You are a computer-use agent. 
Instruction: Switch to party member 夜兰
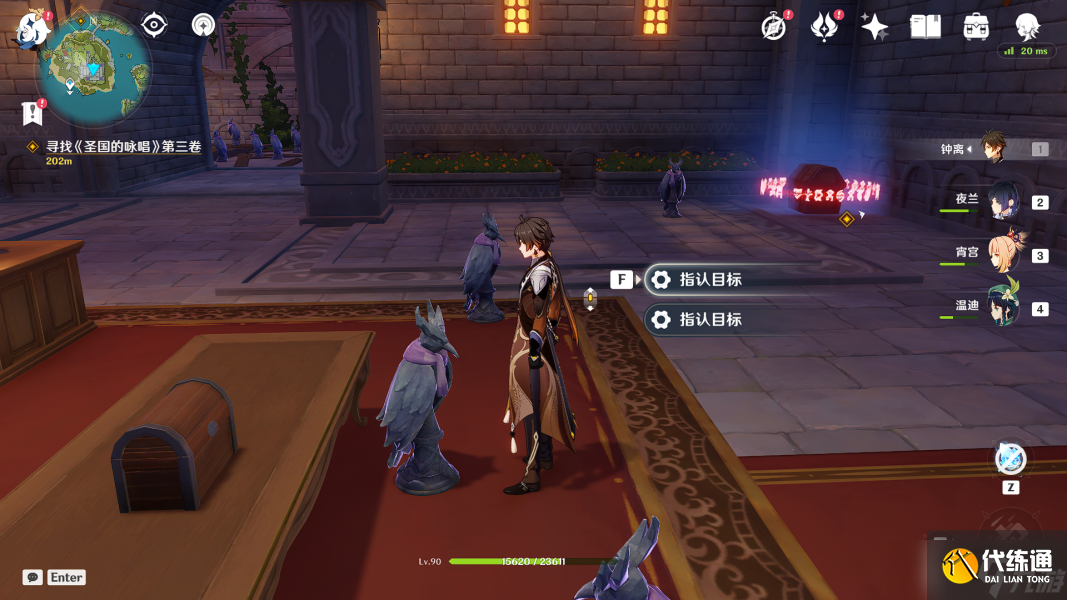point(1002,201)
